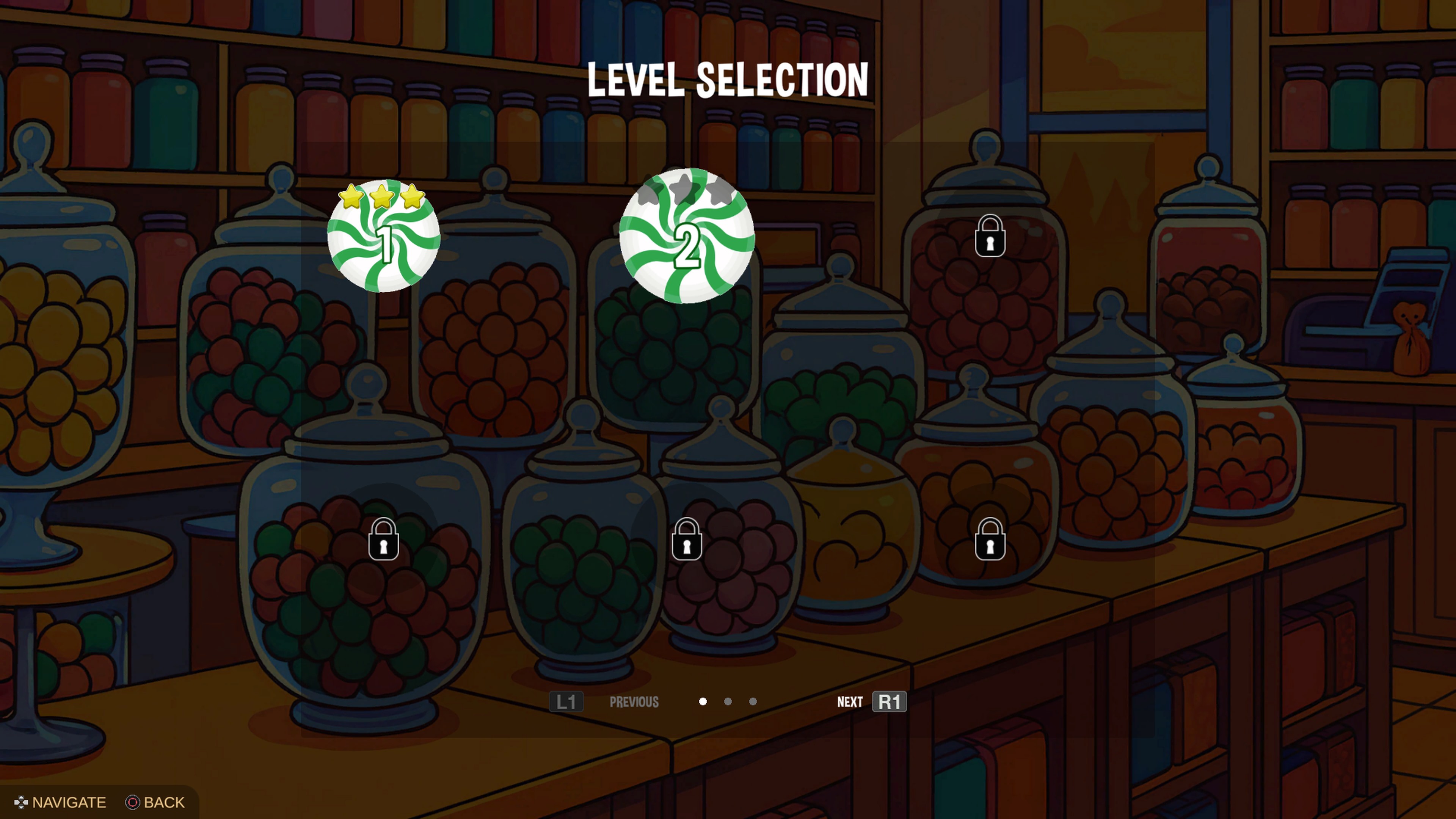Screen dimensions: 1456x819
Task: Select the level 1 peppermint candy
Action: pos(384,237)
